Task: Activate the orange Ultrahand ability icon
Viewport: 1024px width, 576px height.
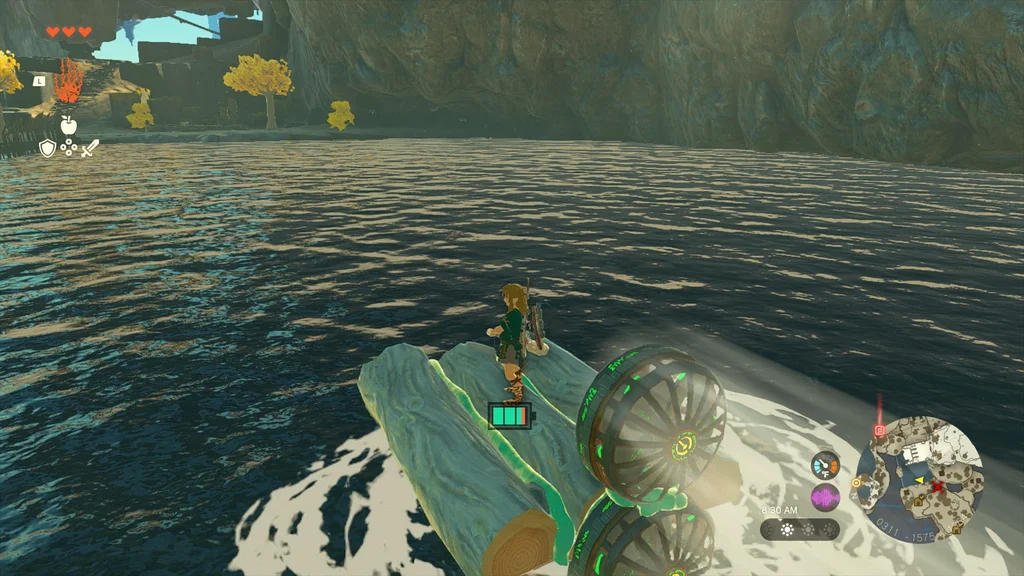Action: [68, 83]
